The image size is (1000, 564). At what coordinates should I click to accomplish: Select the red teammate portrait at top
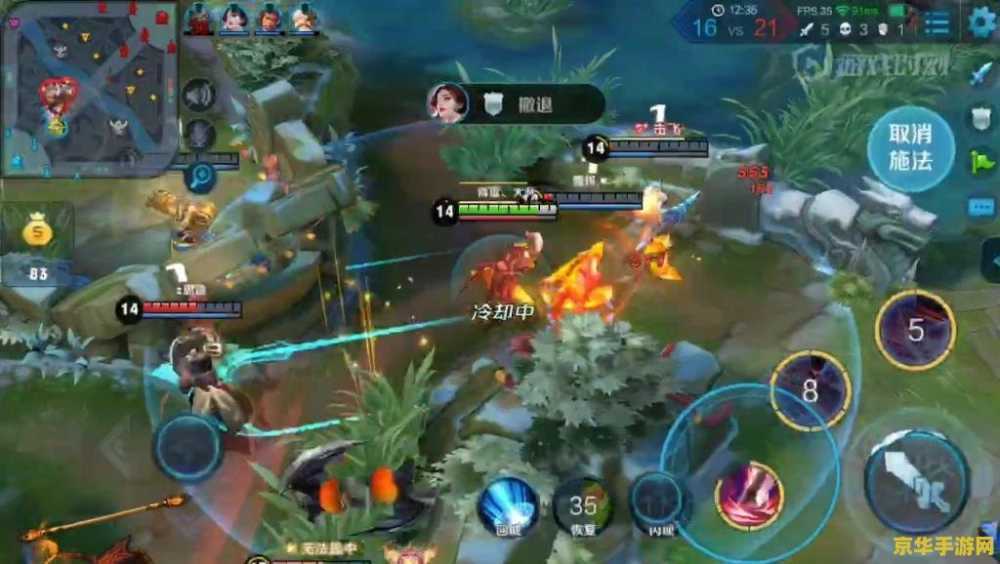point(200,19)
